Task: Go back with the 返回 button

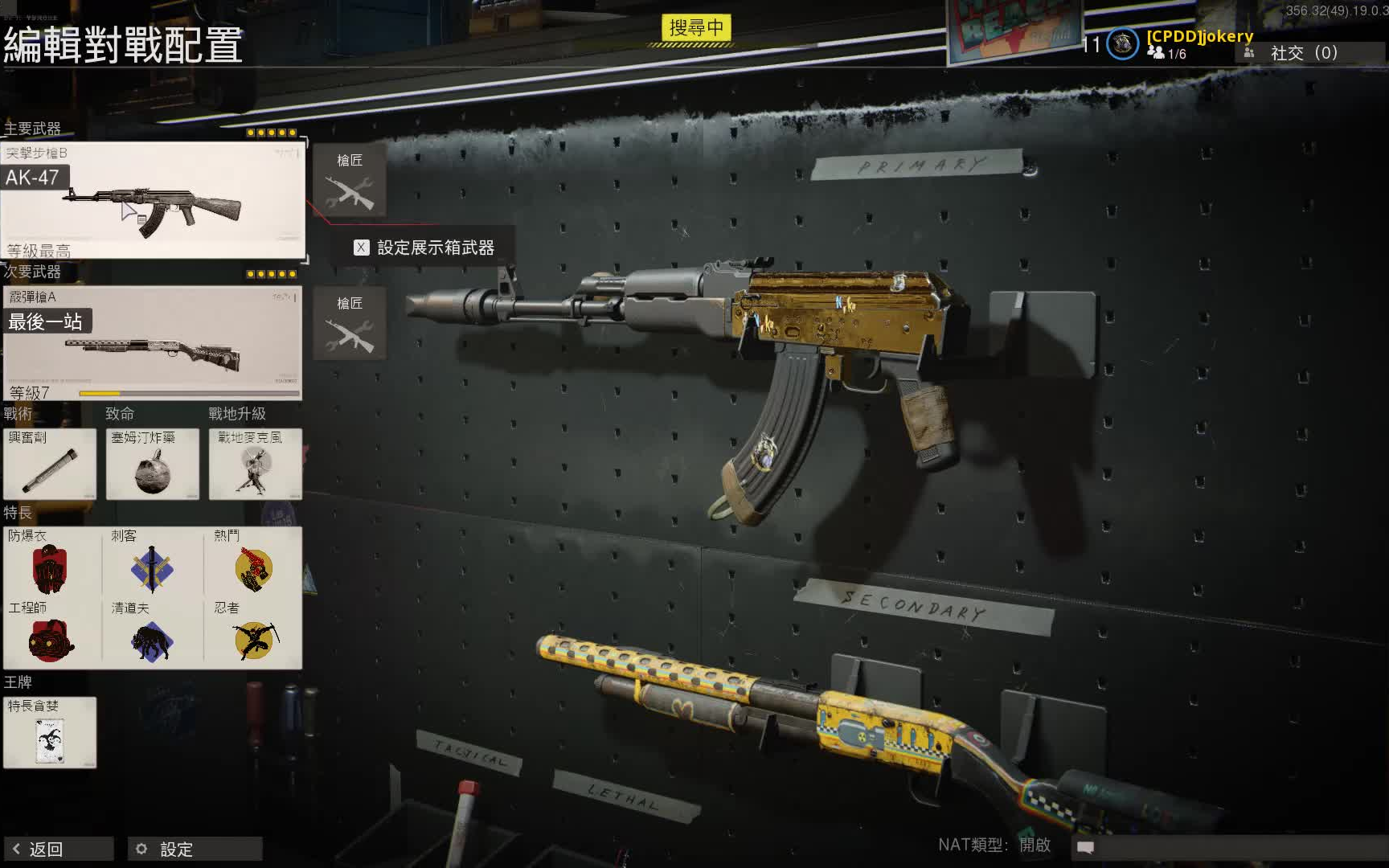Action: 58,849
